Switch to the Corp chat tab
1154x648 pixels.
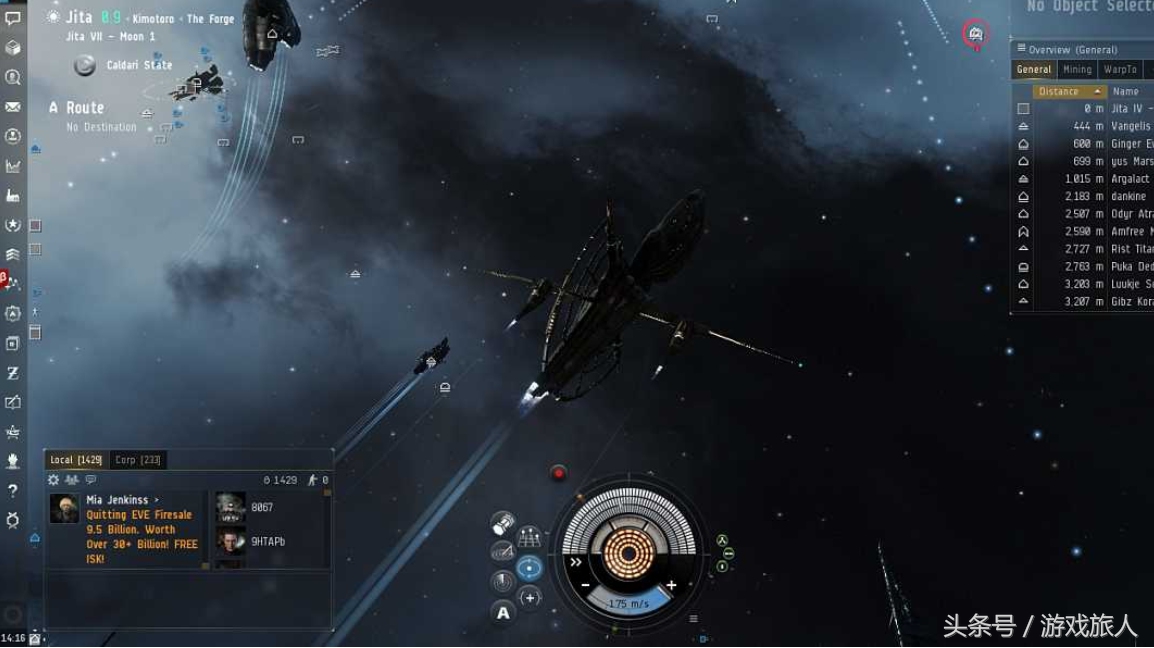click(x=139, y=460)
